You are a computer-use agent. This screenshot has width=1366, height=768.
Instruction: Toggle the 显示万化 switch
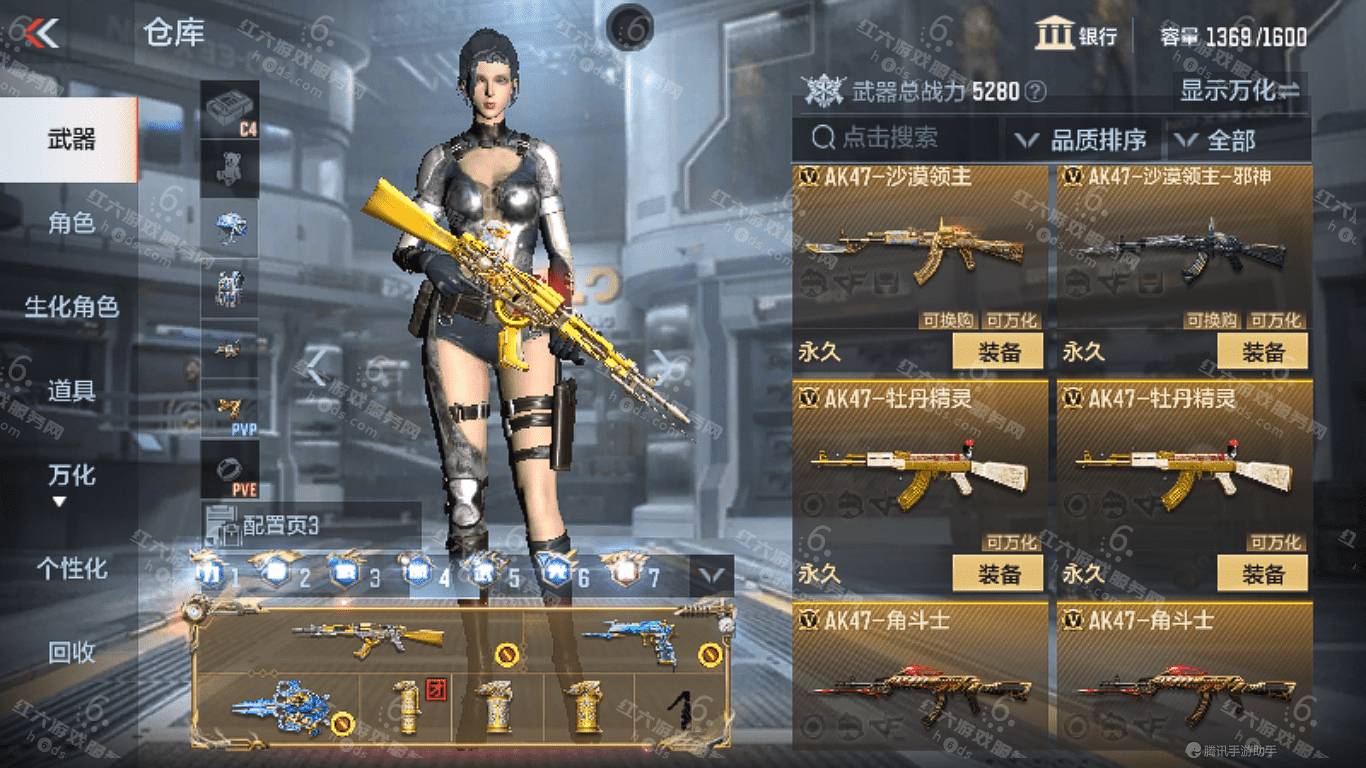tap(1240, 91)
